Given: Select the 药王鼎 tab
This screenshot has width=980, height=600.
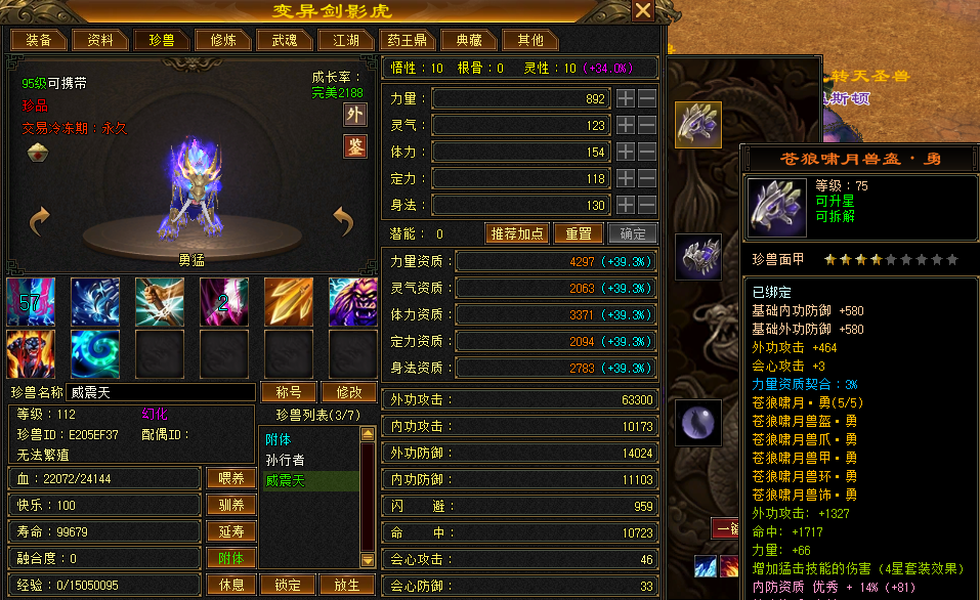Looking at the screenshot, I should click(407, 40).
